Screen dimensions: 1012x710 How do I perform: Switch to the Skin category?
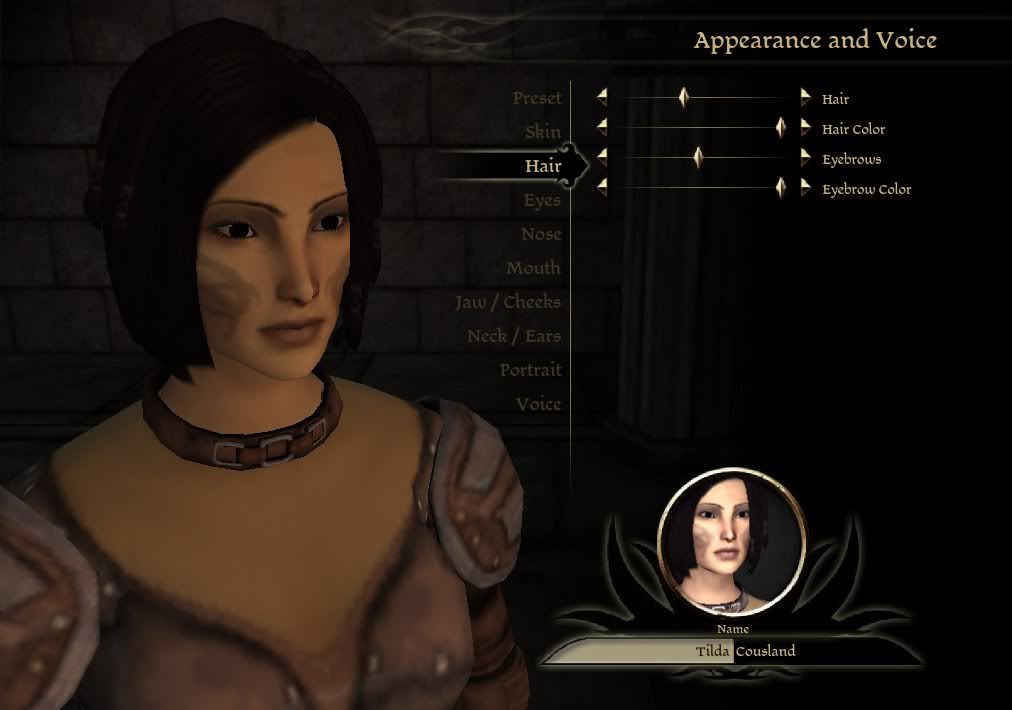(x=543, y=132)
